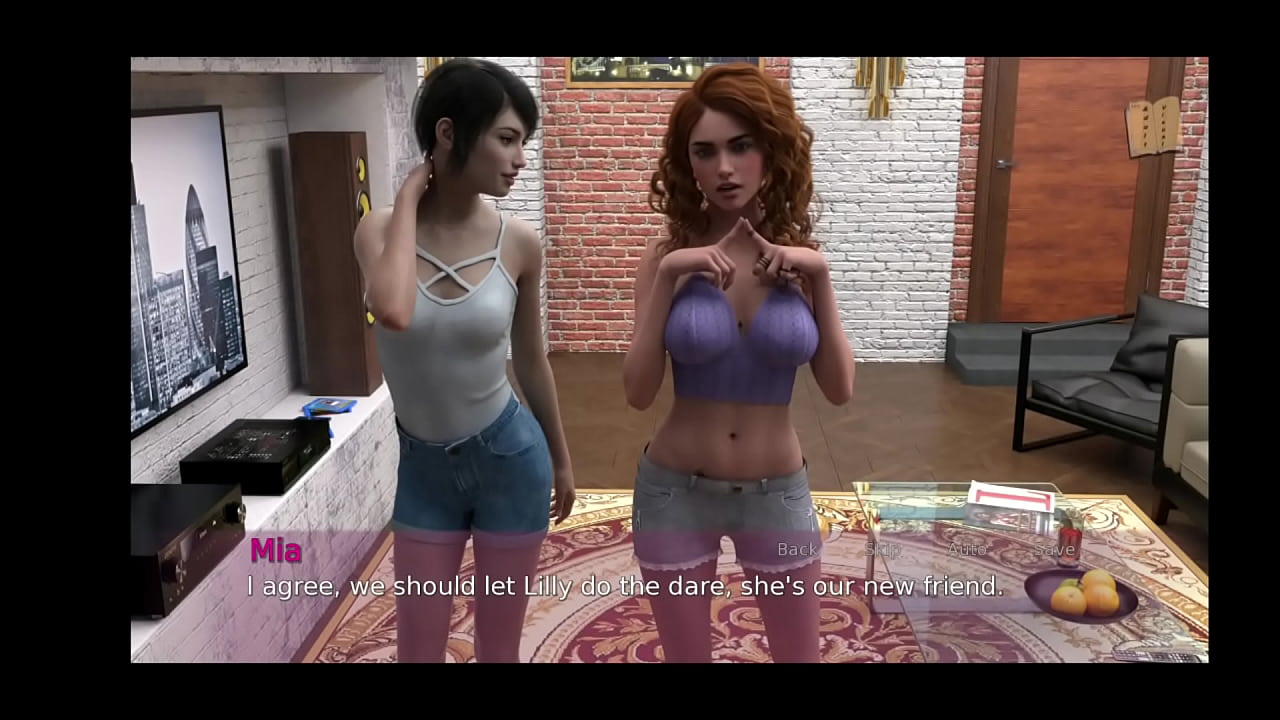Viewport: 1280px width, 720px height.
Task: Turn on Auto dialogue advance
Action: (x=966, y=549)
